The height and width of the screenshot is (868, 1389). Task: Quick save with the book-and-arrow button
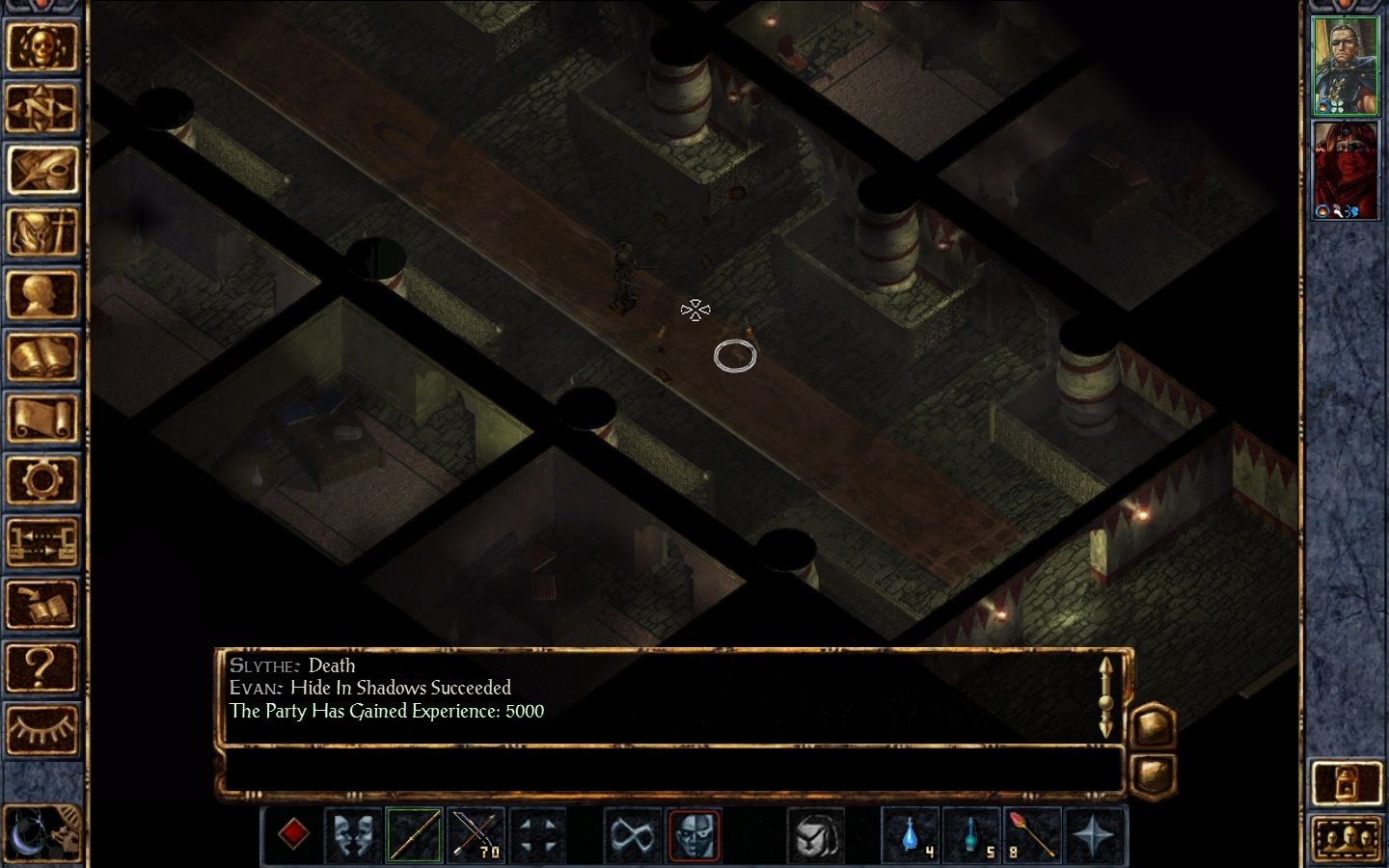[41, 606]
